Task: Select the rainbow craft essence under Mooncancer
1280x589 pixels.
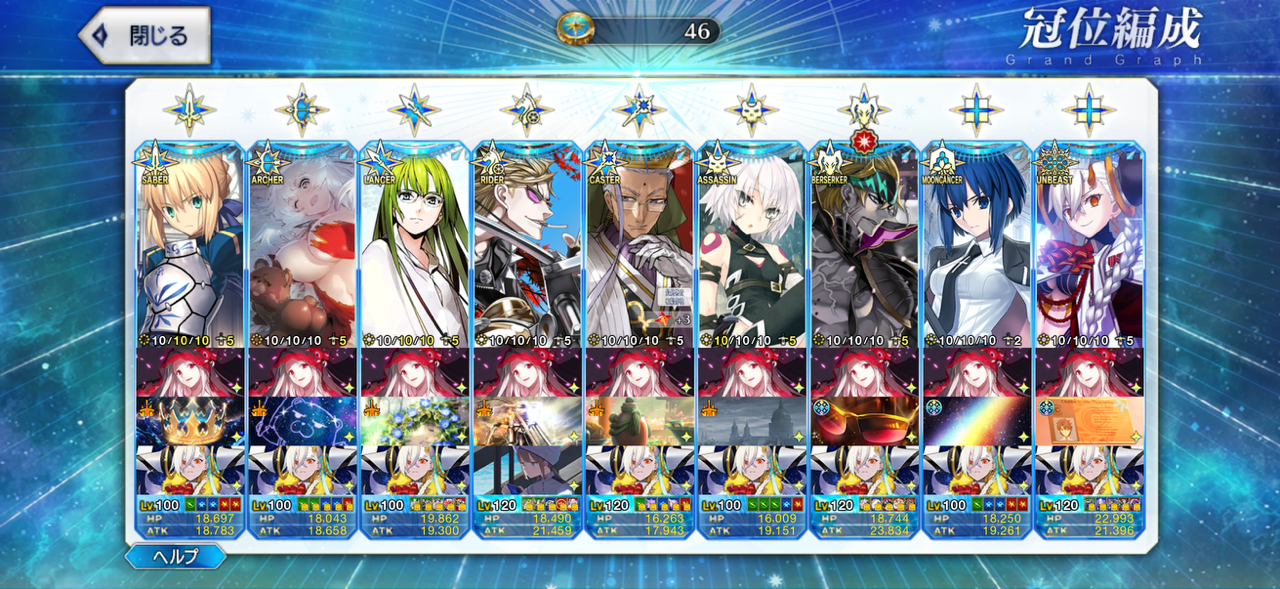Action: point(975,421)
